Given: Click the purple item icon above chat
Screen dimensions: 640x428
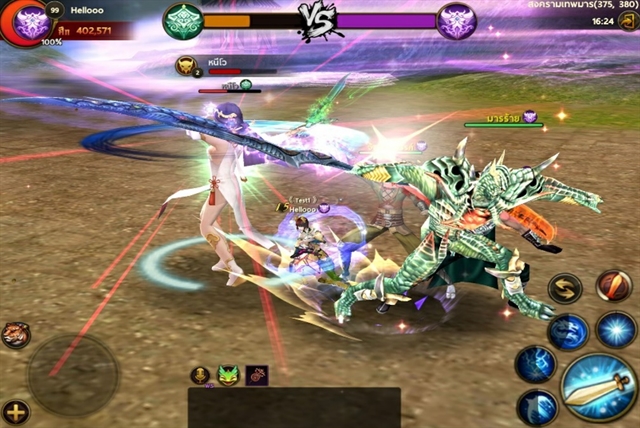Looking at the screenshot, I should point(257,375).
